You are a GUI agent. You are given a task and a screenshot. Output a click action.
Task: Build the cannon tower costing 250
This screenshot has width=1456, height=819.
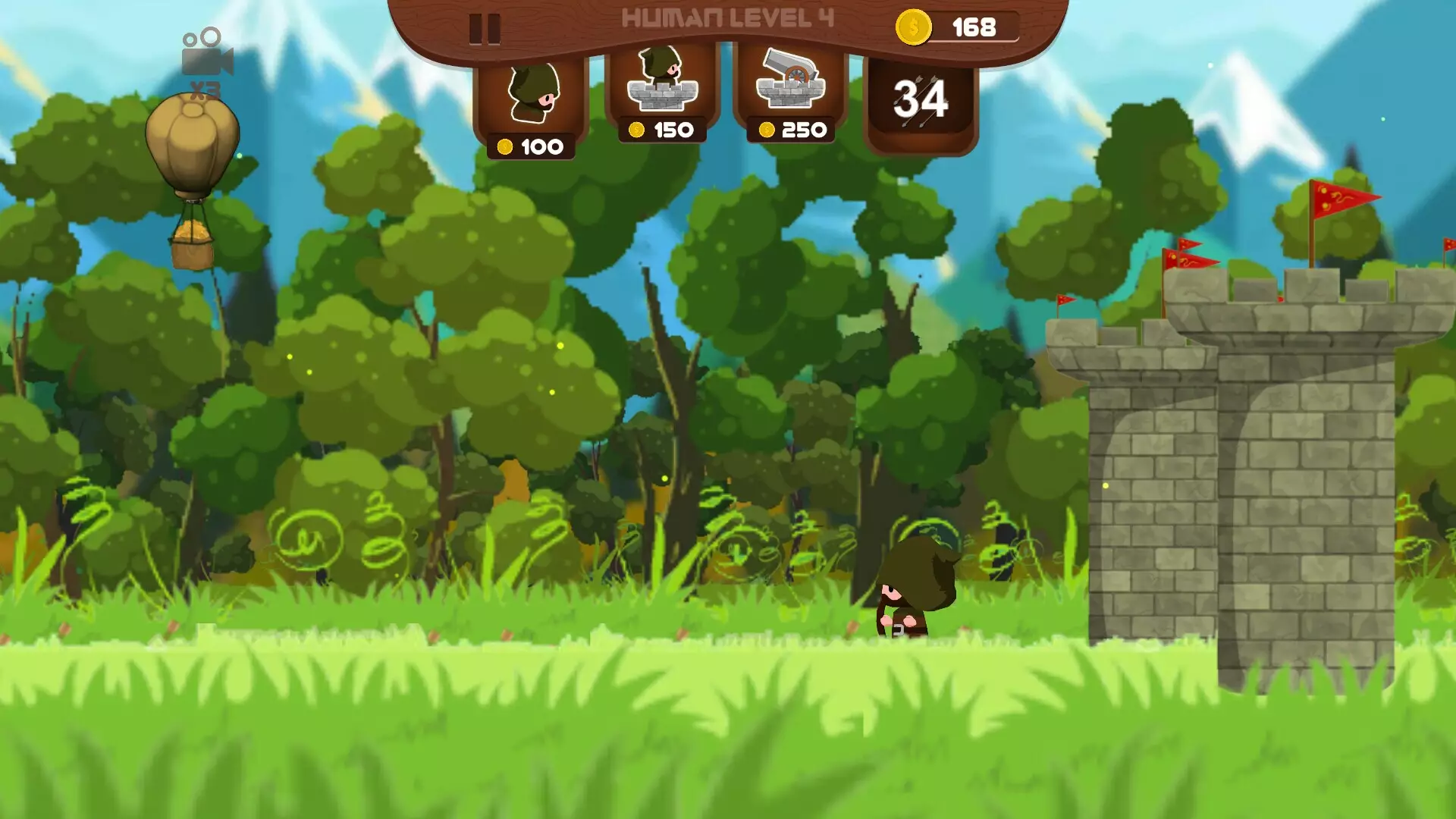[x=791, y=91]
